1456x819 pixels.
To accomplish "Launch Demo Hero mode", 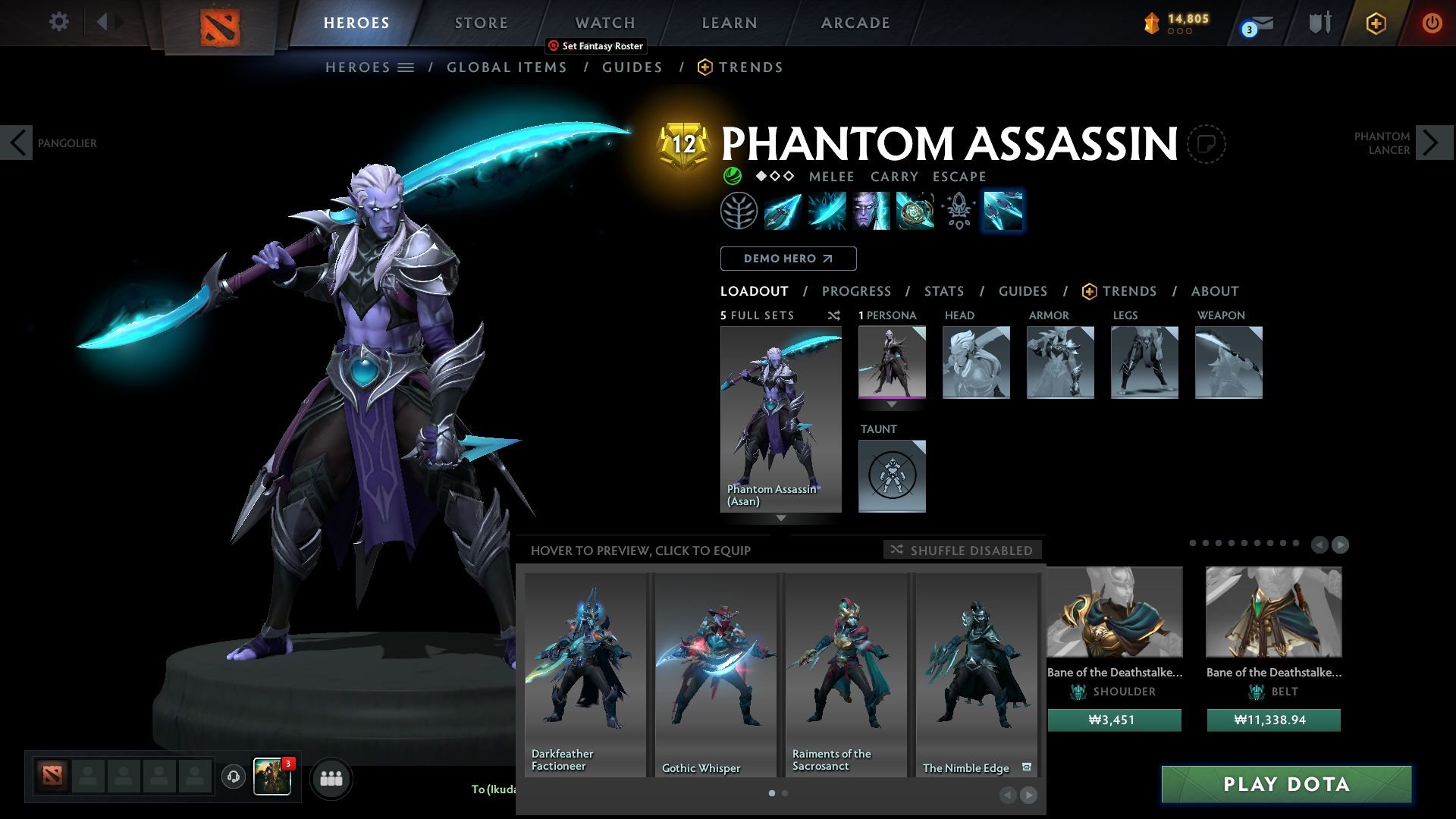I will click(x=788, y=259).
